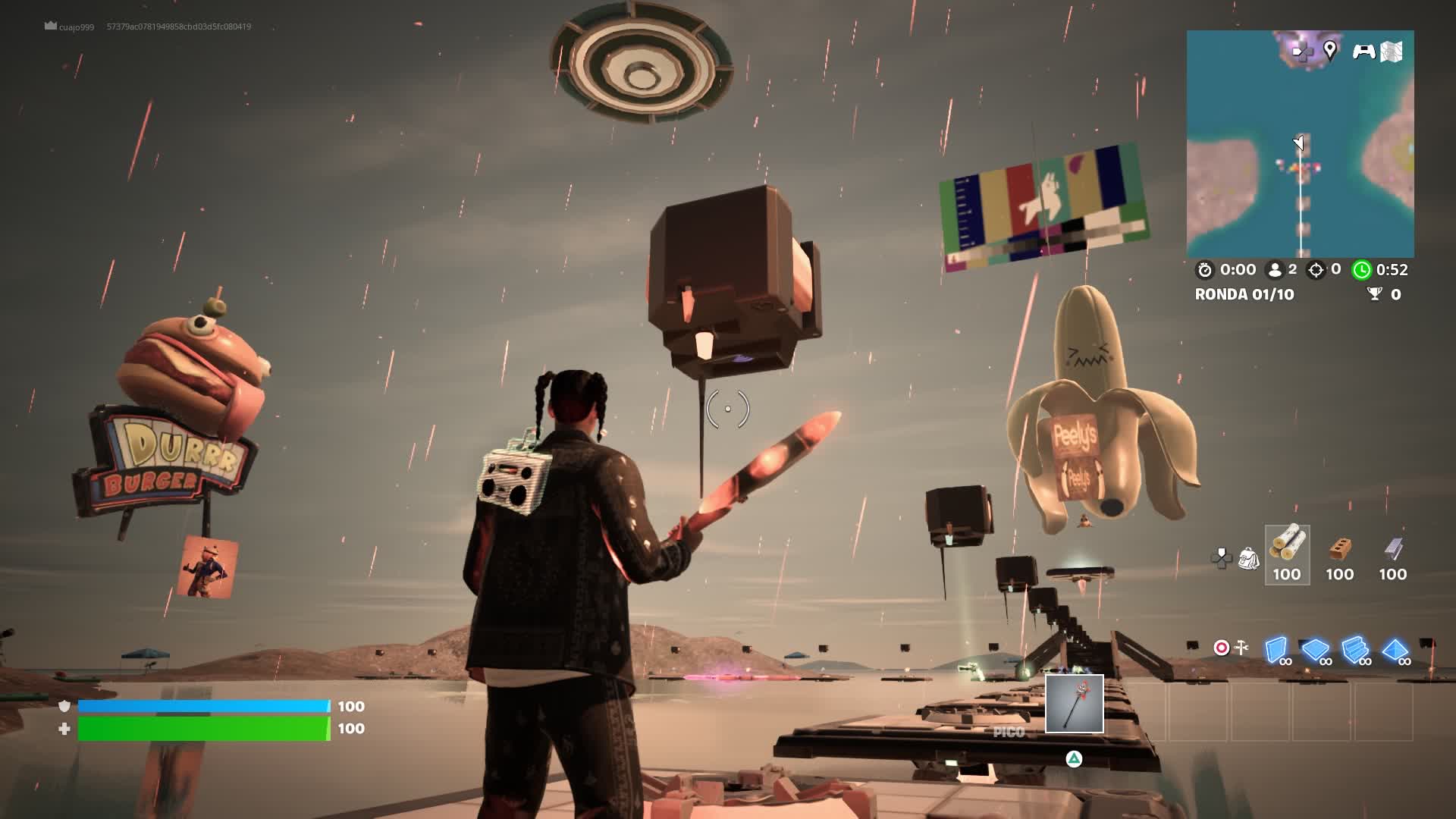1456x819 pixels.
Task: Select the wall building piece
Action: pyautogui.click(x=1276, y=650)
